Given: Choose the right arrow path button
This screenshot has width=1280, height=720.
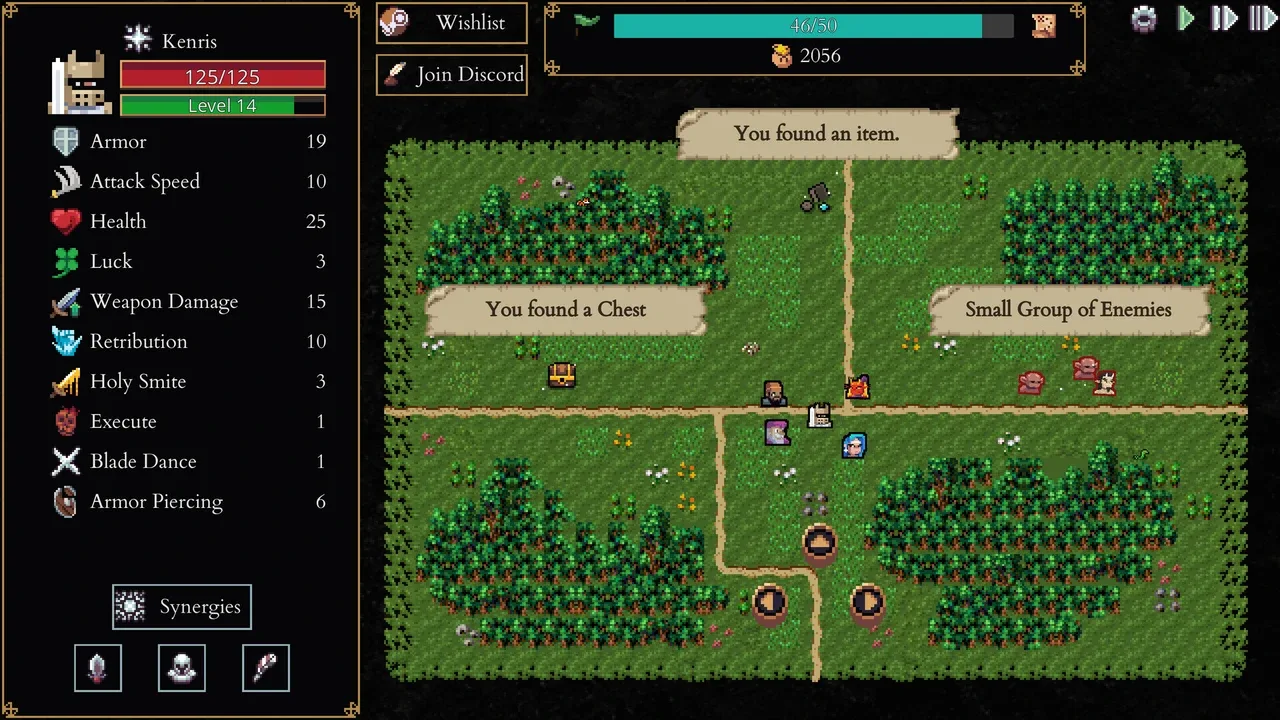Looking at the screenshot, I should tap(868, 602).
